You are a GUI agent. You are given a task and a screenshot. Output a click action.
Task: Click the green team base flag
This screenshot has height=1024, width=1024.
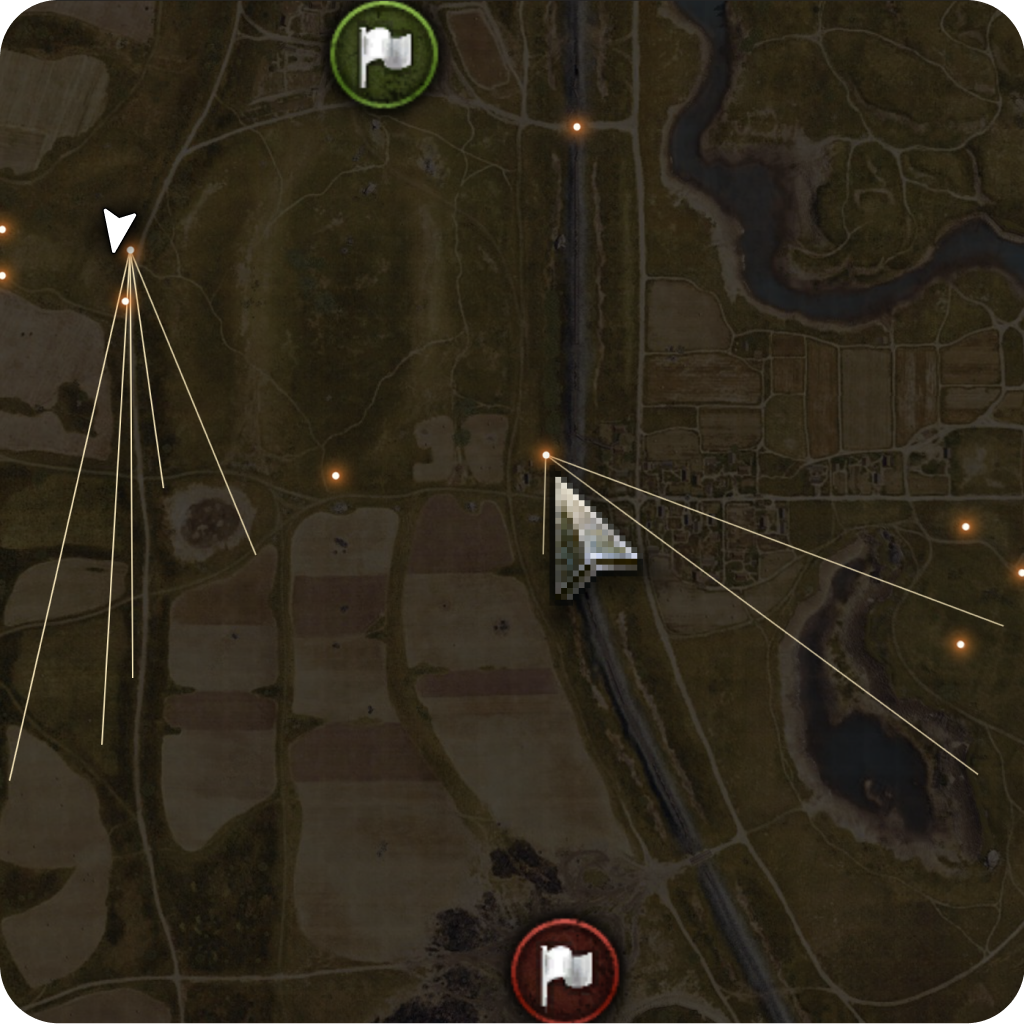pyautogui.click(x=384, y=54)
